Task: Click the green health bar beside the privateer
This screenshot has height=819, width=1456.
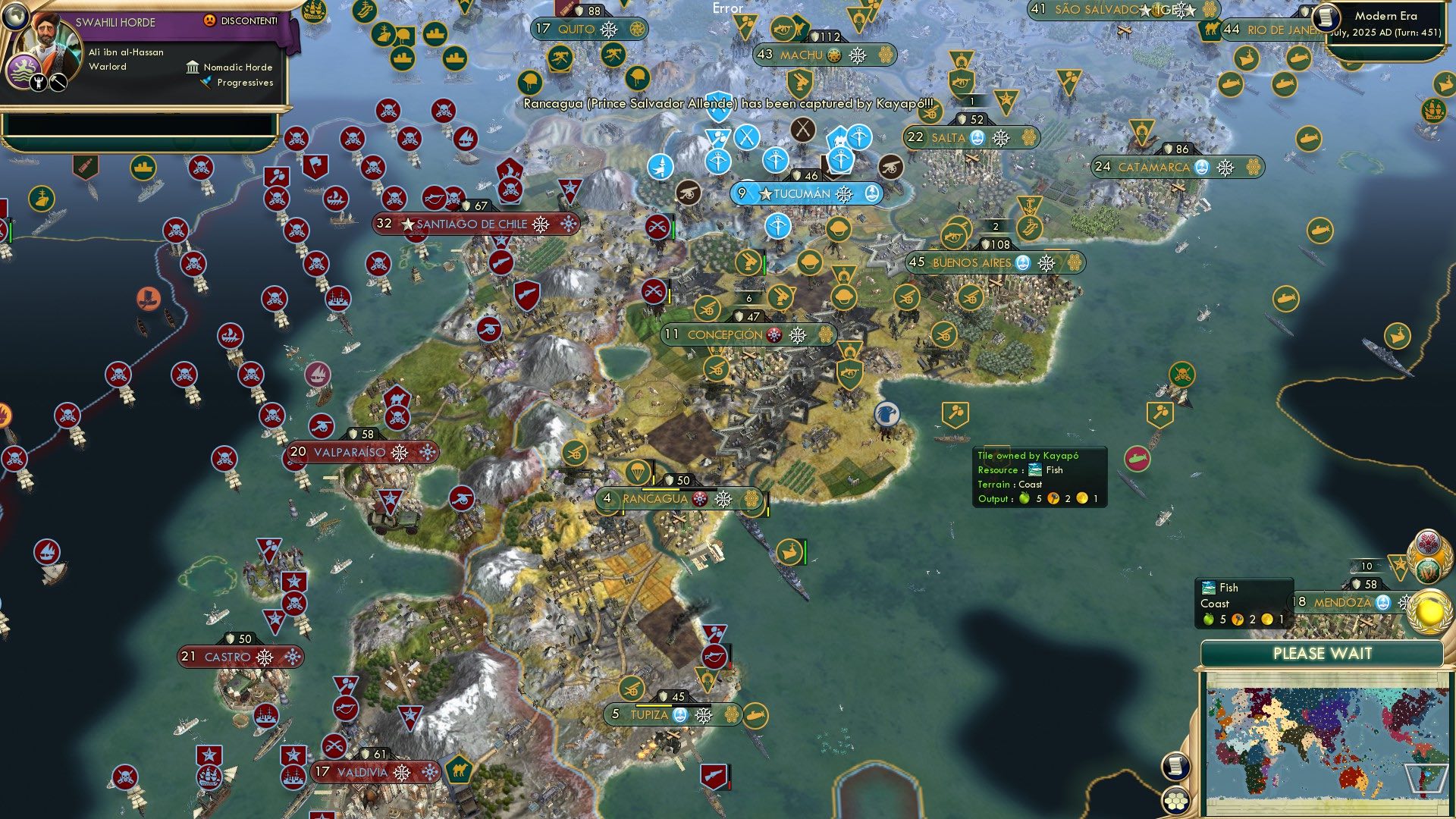Action: 673,228
